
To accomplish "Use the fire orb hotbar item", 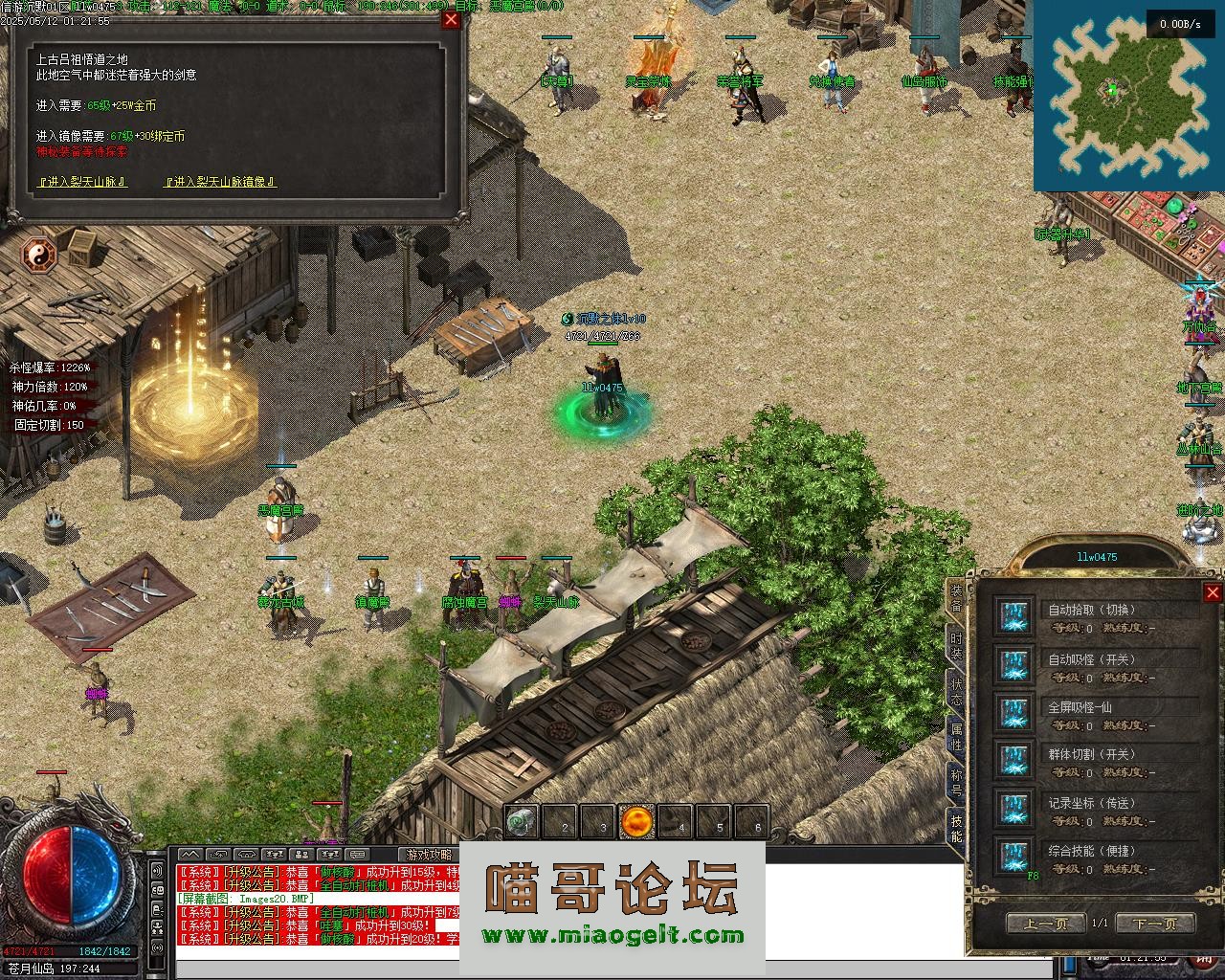I will (636, 821).
